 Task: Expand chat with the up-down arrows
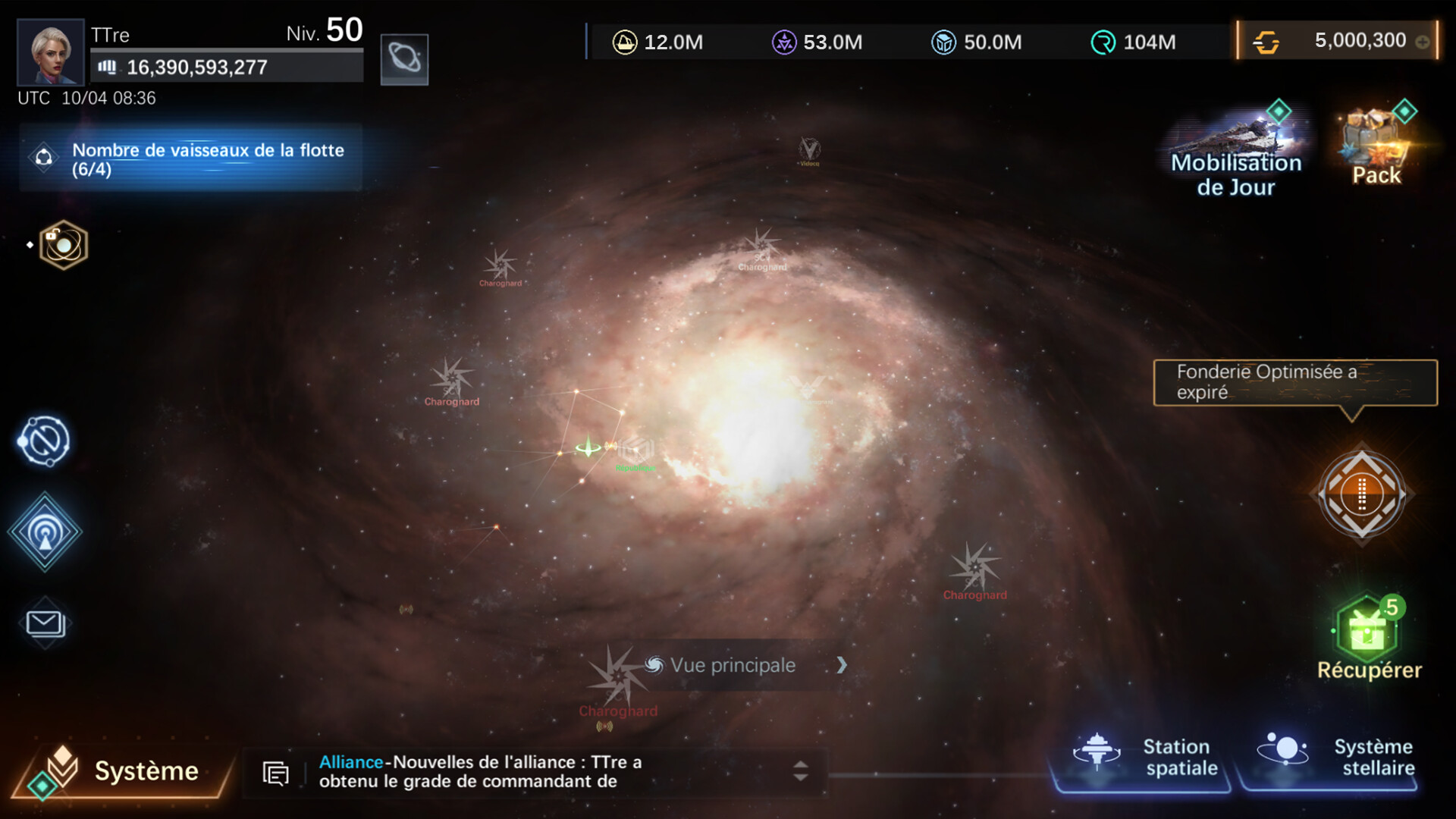click(800, 771)
